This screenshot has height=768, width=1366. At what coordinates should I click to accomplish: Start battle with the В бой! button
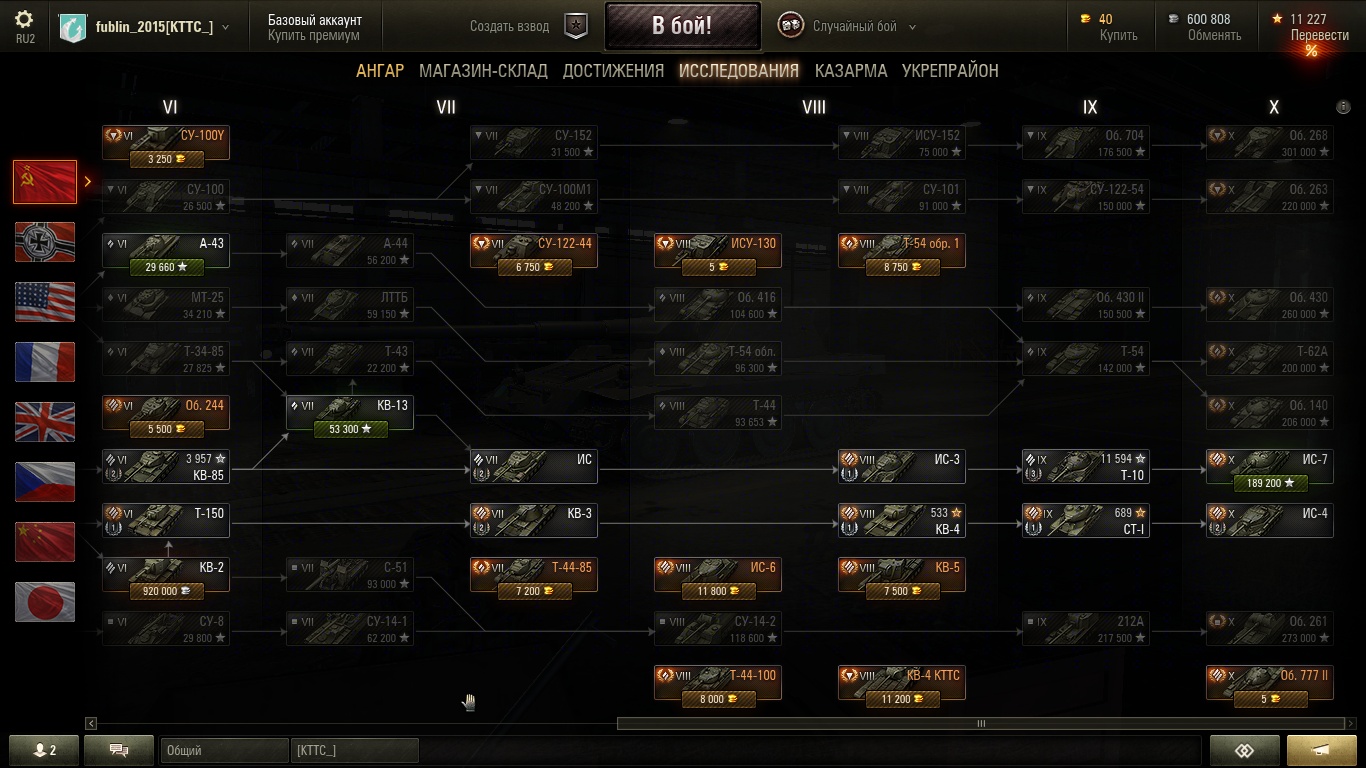tap(682, 26)
